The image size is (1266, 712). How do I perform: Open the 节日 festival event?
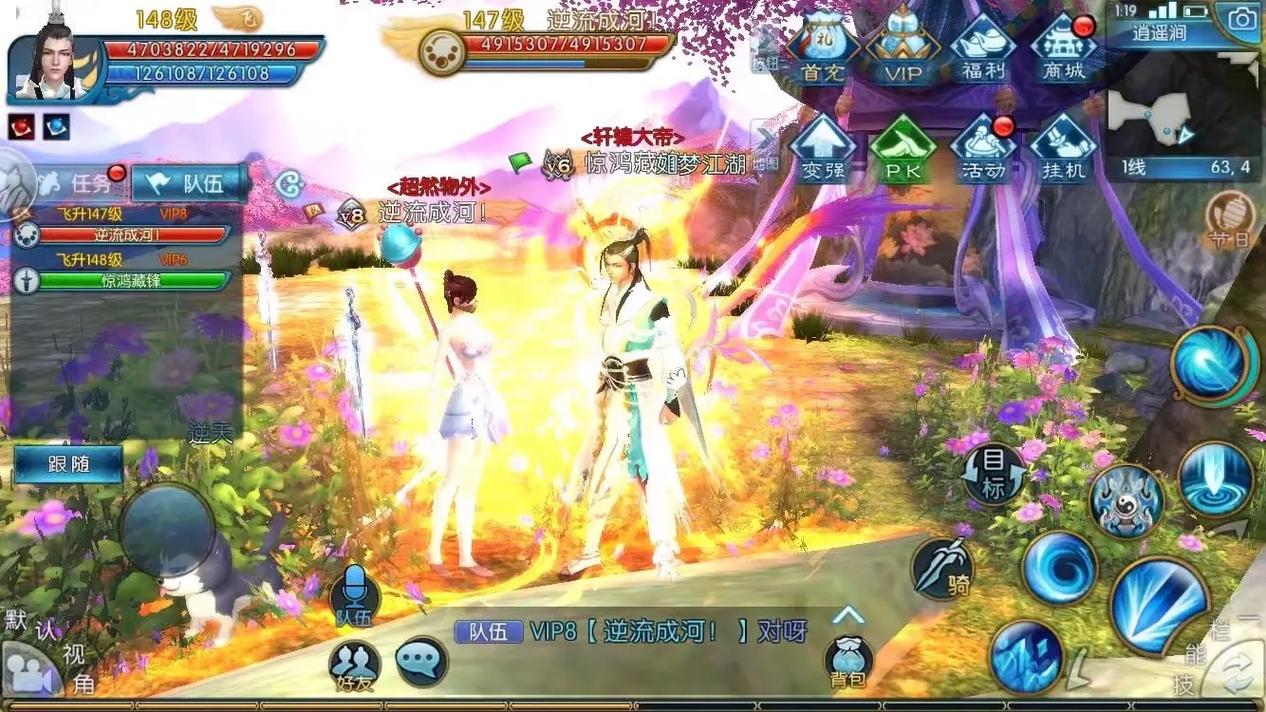point(1229,219)
